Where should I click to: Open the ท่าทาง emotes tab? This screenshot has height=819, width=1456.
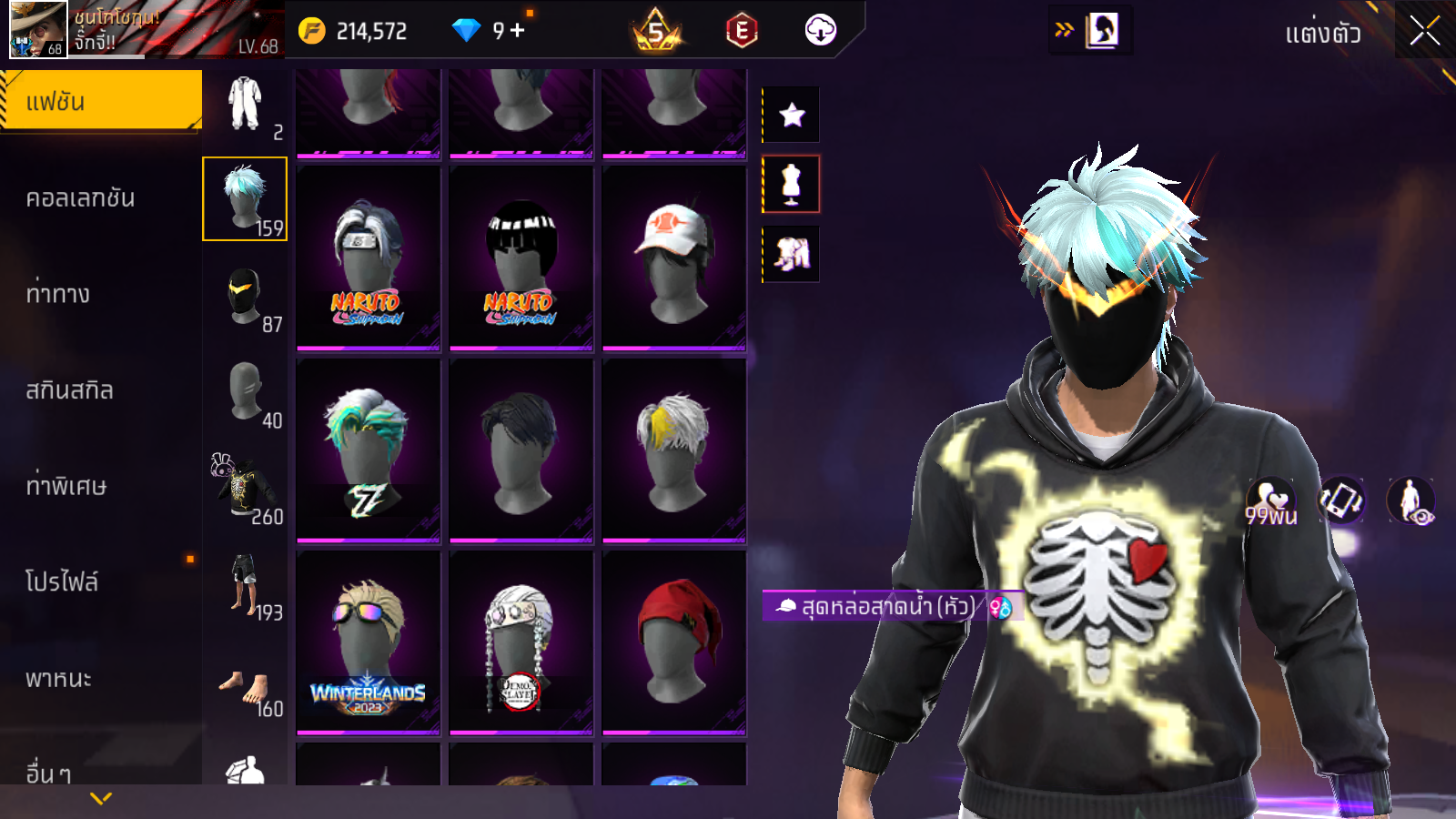point(58,294)
